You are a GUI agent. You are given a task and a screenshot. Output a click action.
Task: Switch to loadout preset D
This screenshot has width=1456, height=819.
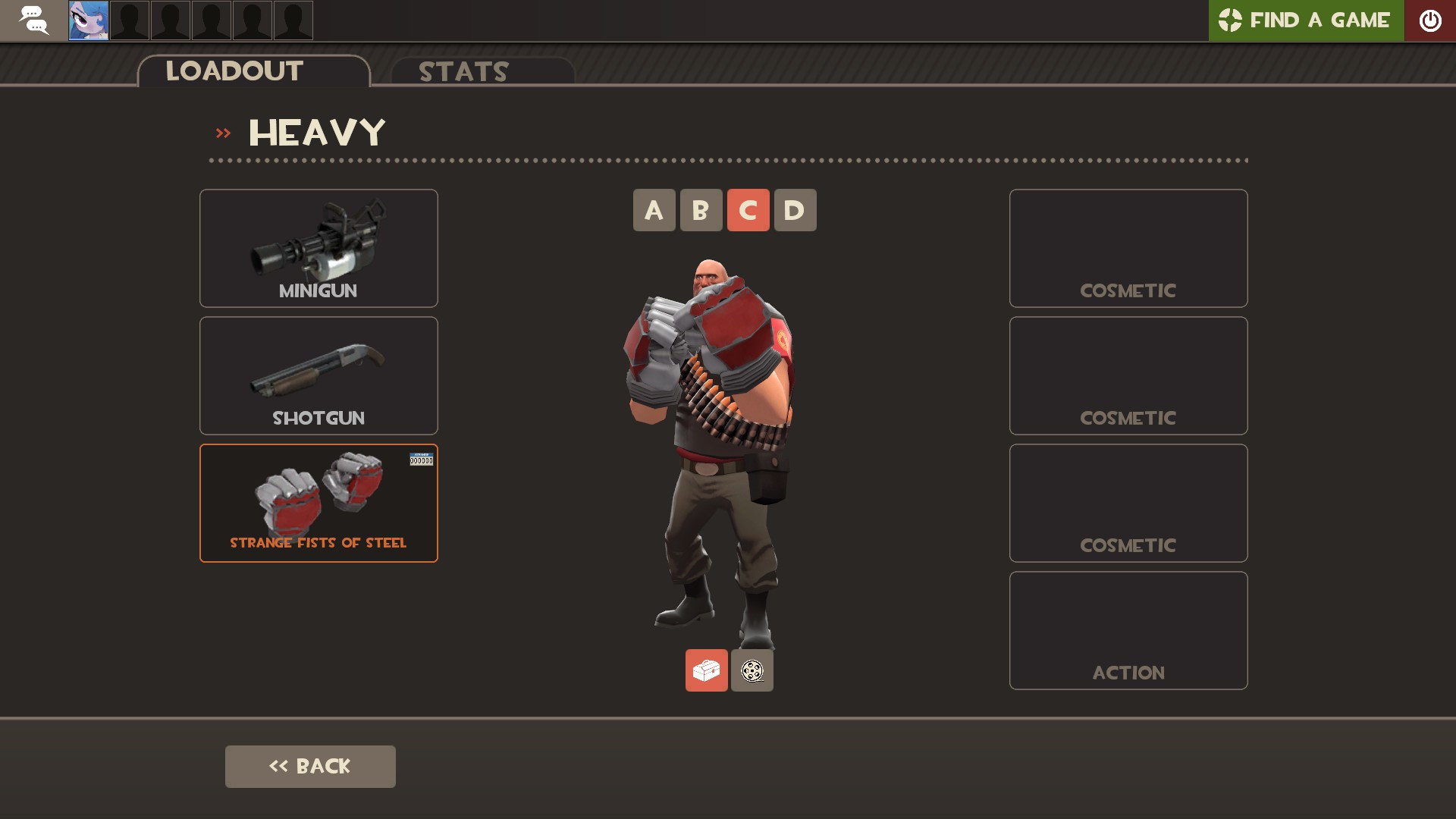(x=795, y=210)
